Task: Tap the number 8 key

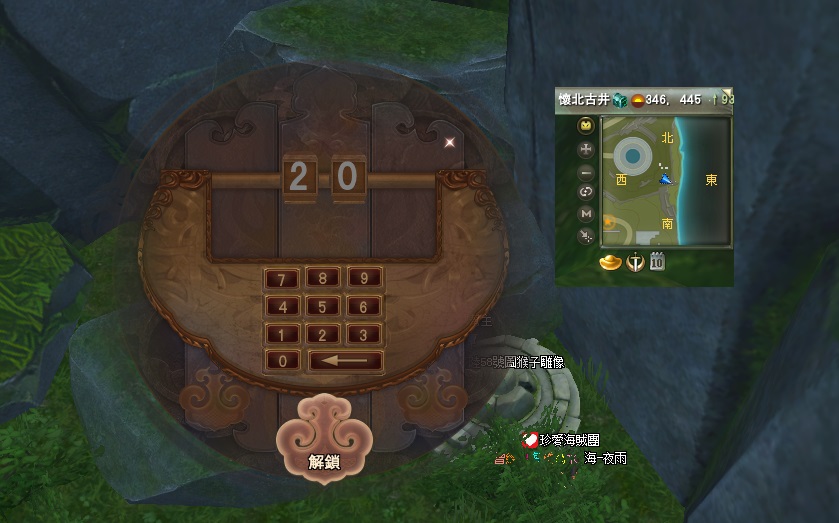Action: [x=323, y=278]
